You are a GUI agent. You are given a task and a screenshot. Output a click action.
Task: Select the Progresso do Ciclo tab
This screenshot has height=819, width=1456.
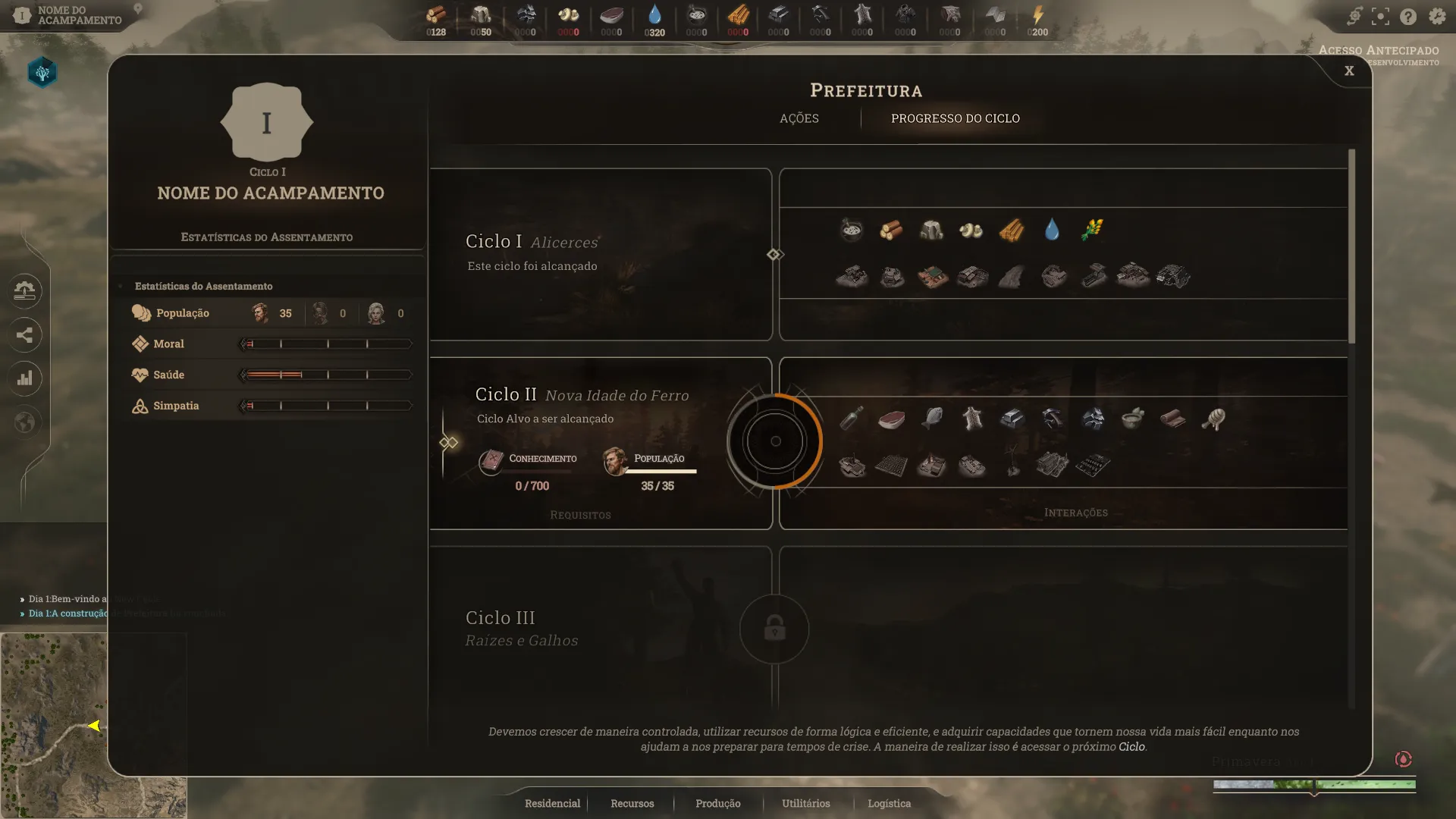click(955, 118)
